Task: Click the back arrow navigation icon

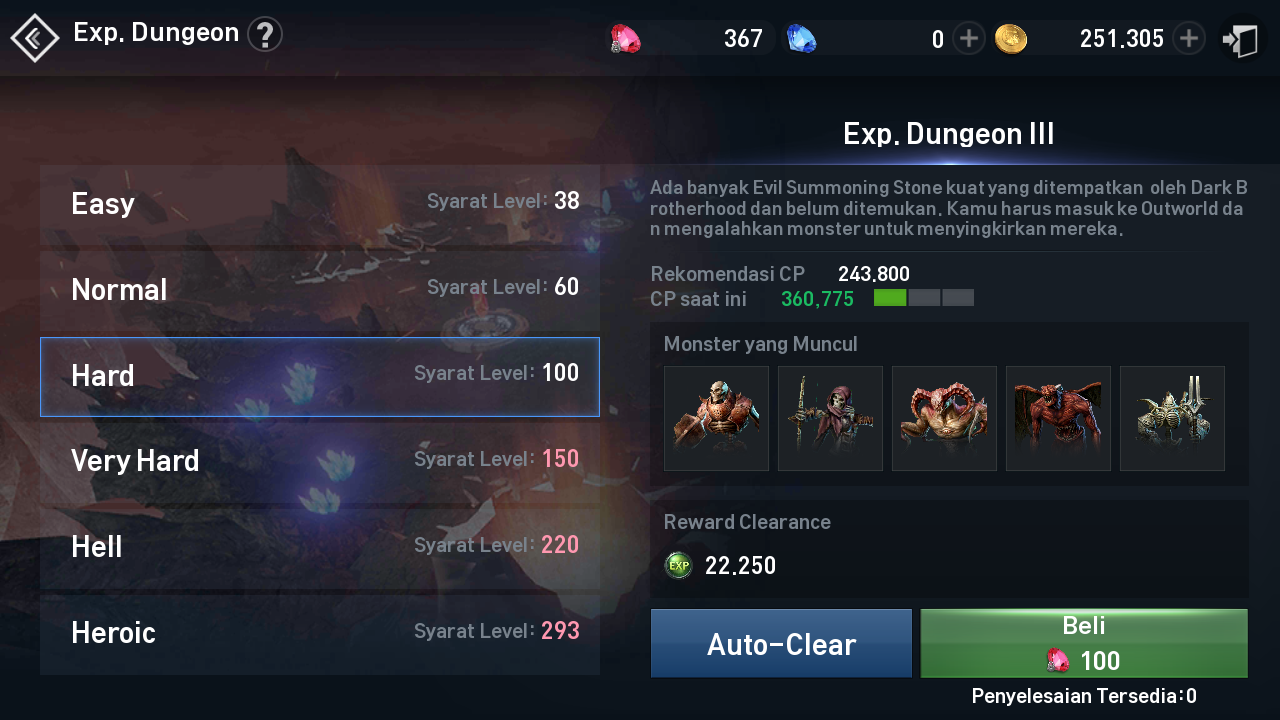Action: click(33, 37)
